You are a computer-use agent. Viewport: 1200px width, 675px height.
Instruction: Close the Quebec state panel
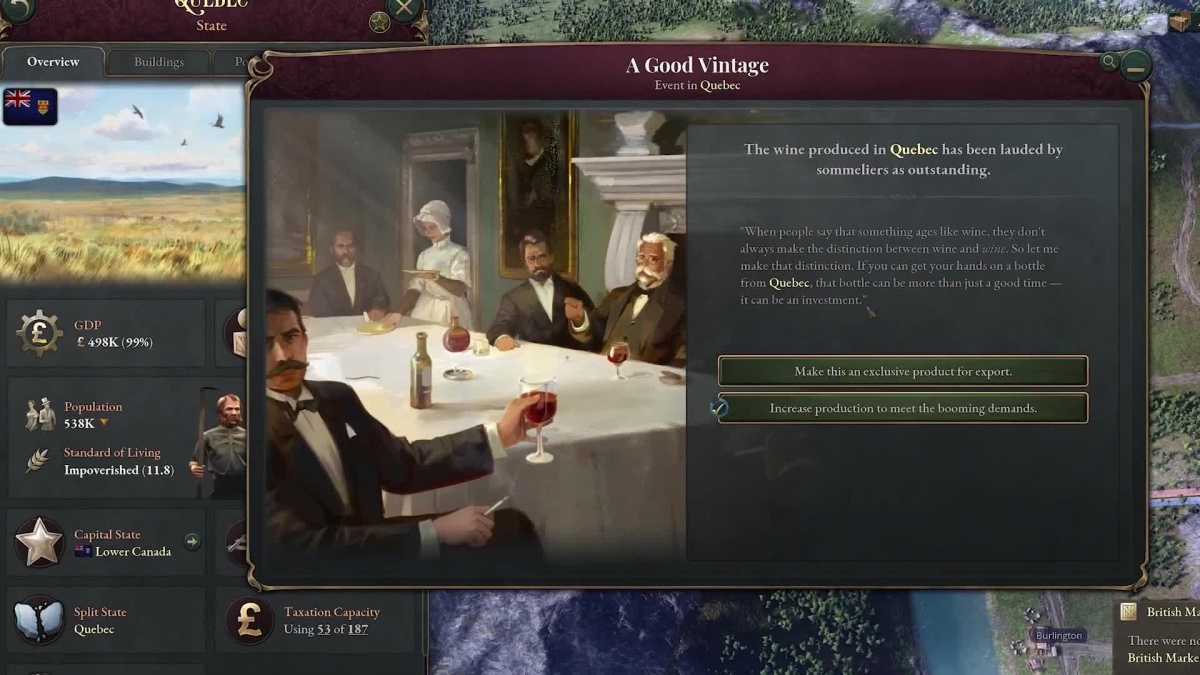tap(404, 10)
